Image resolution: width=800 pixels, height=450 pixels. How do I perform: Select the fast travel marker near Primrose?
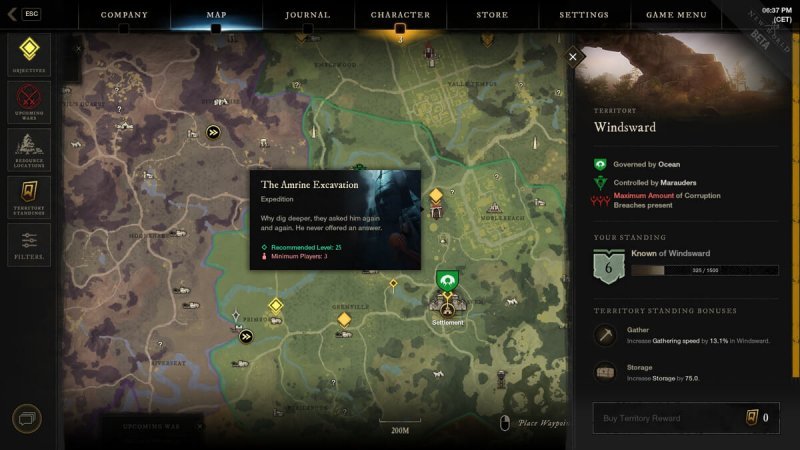(246, 337)
